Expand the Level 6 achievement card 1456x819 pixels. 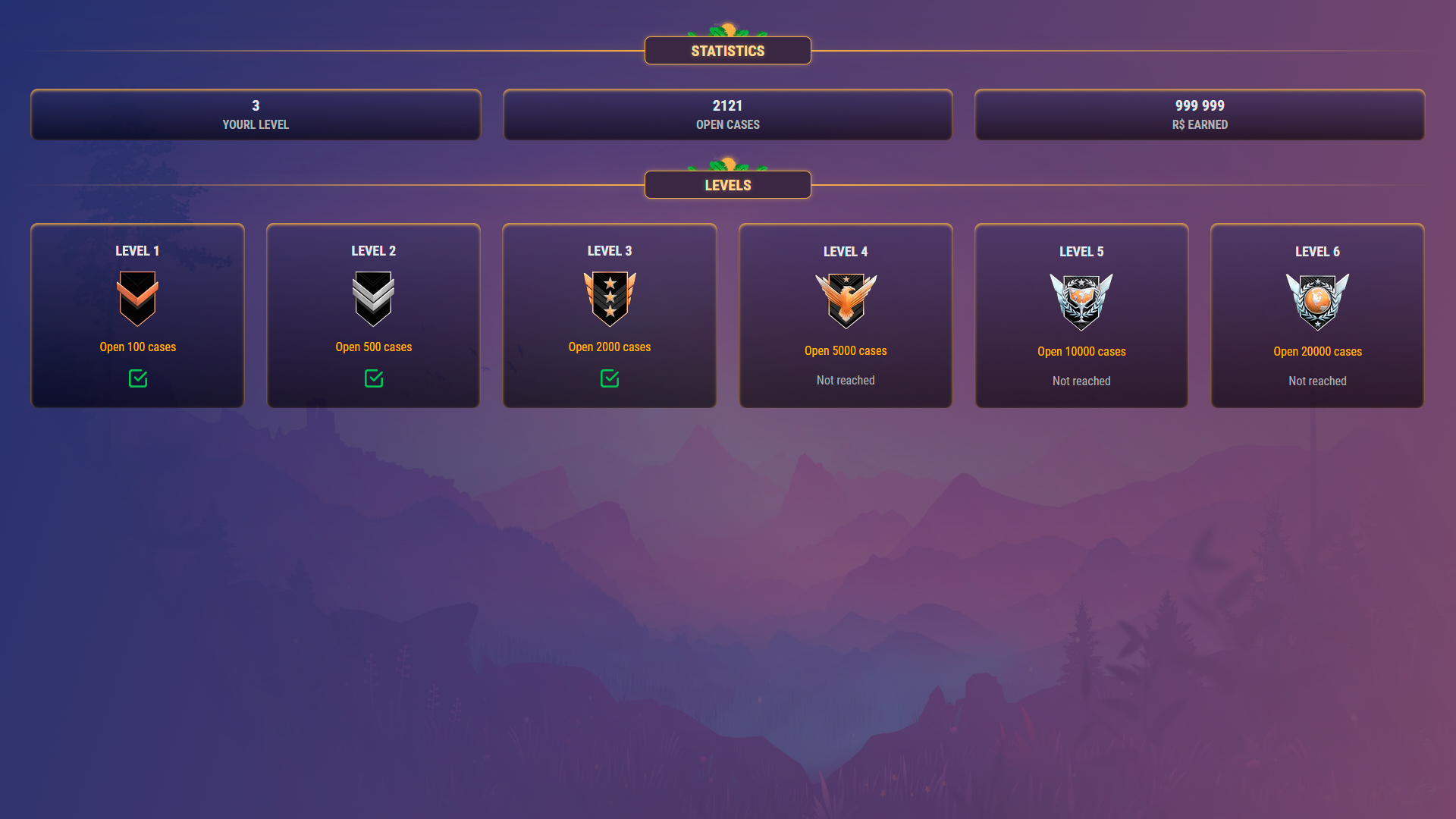[x=1317, y=315]
